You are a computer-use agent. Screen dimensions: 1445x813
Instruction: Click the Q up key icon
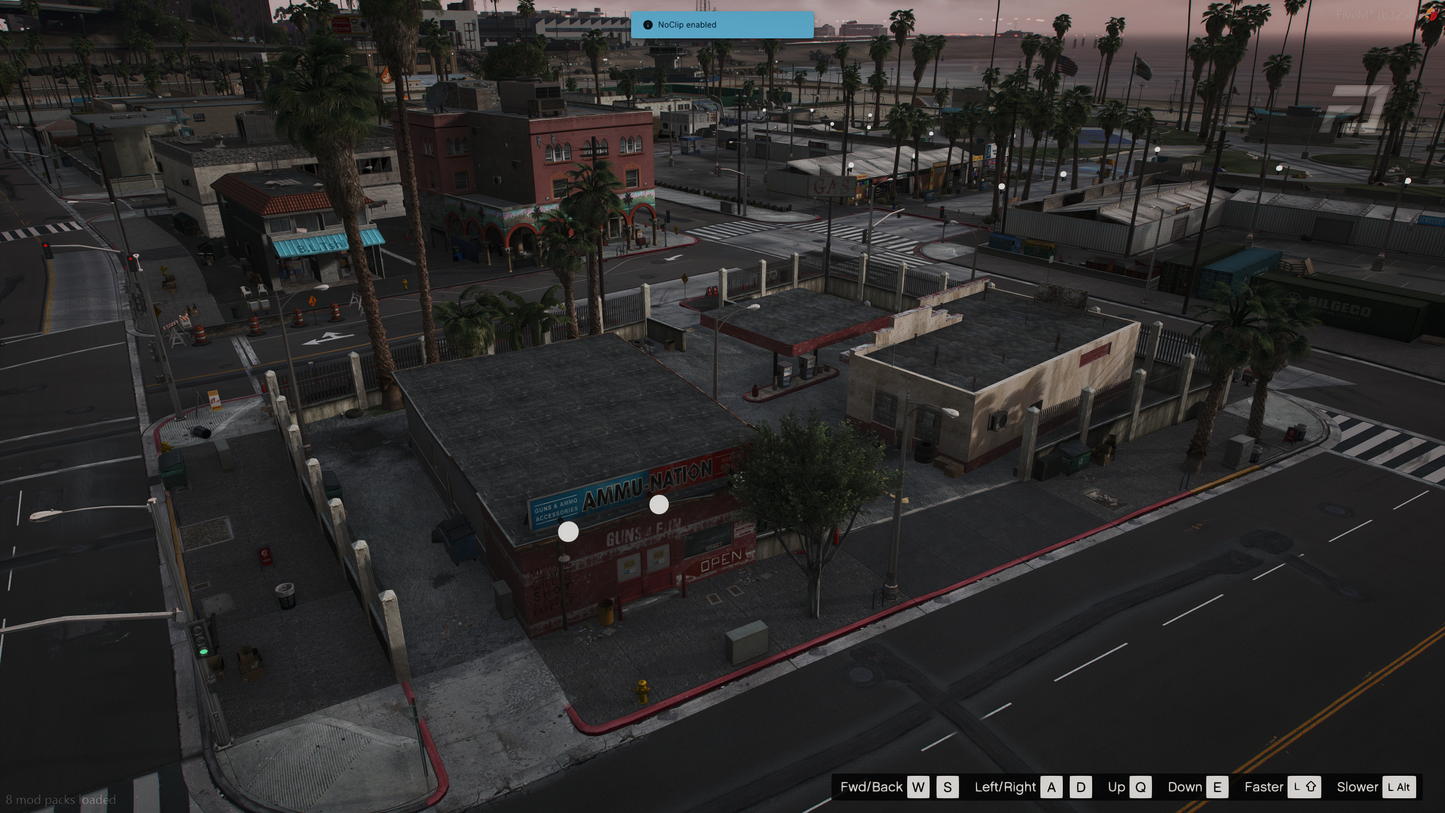[x=1141, y=787]
